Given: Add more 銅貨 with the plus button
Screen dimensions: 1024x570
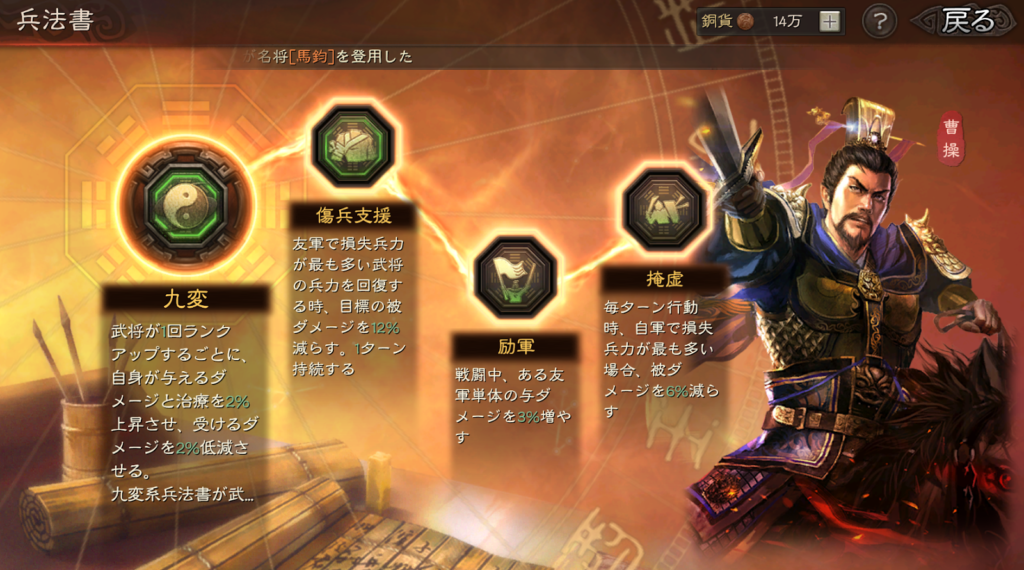Looking at the screenshot, I should (830, 22).
